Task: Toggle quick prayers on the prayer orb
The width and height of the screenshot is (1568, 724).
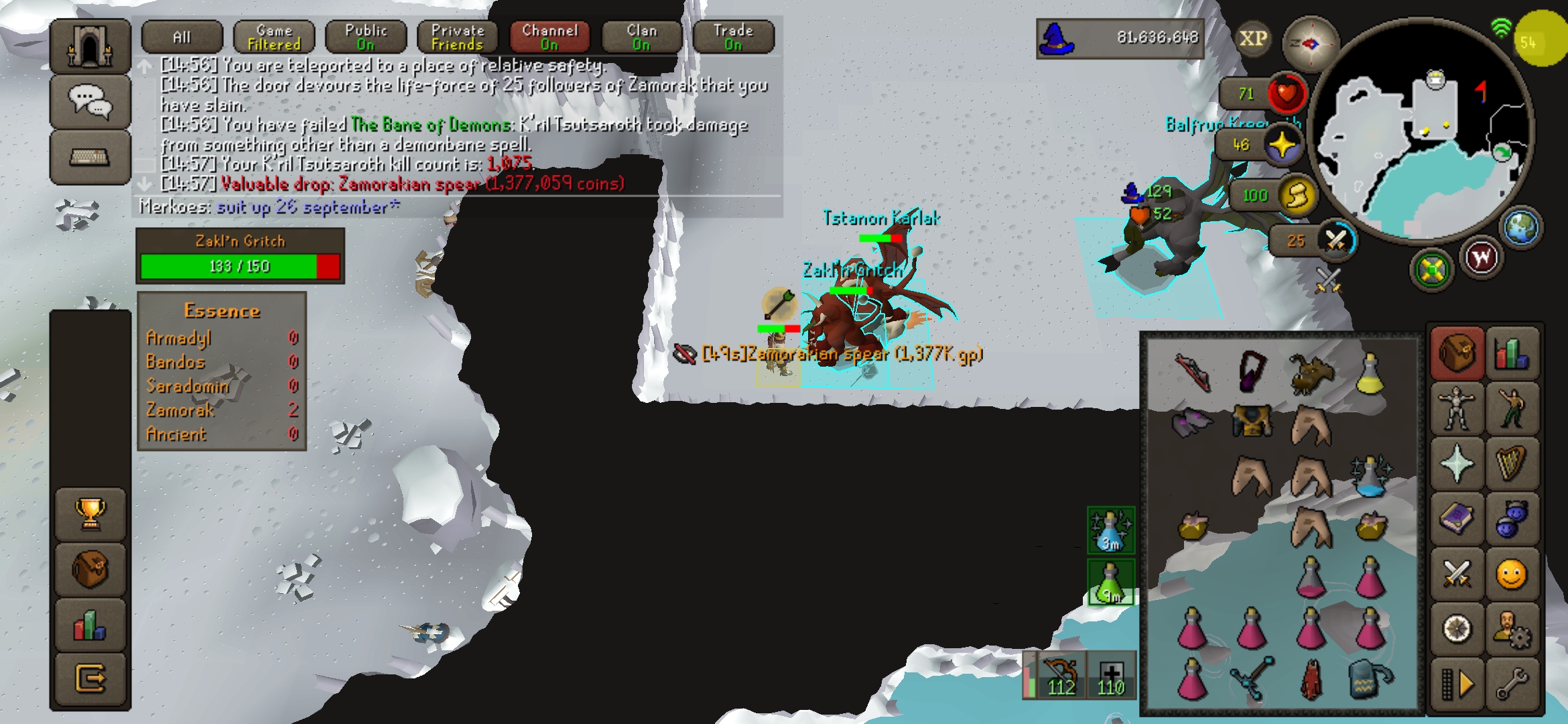Action: pos(1283,145)
